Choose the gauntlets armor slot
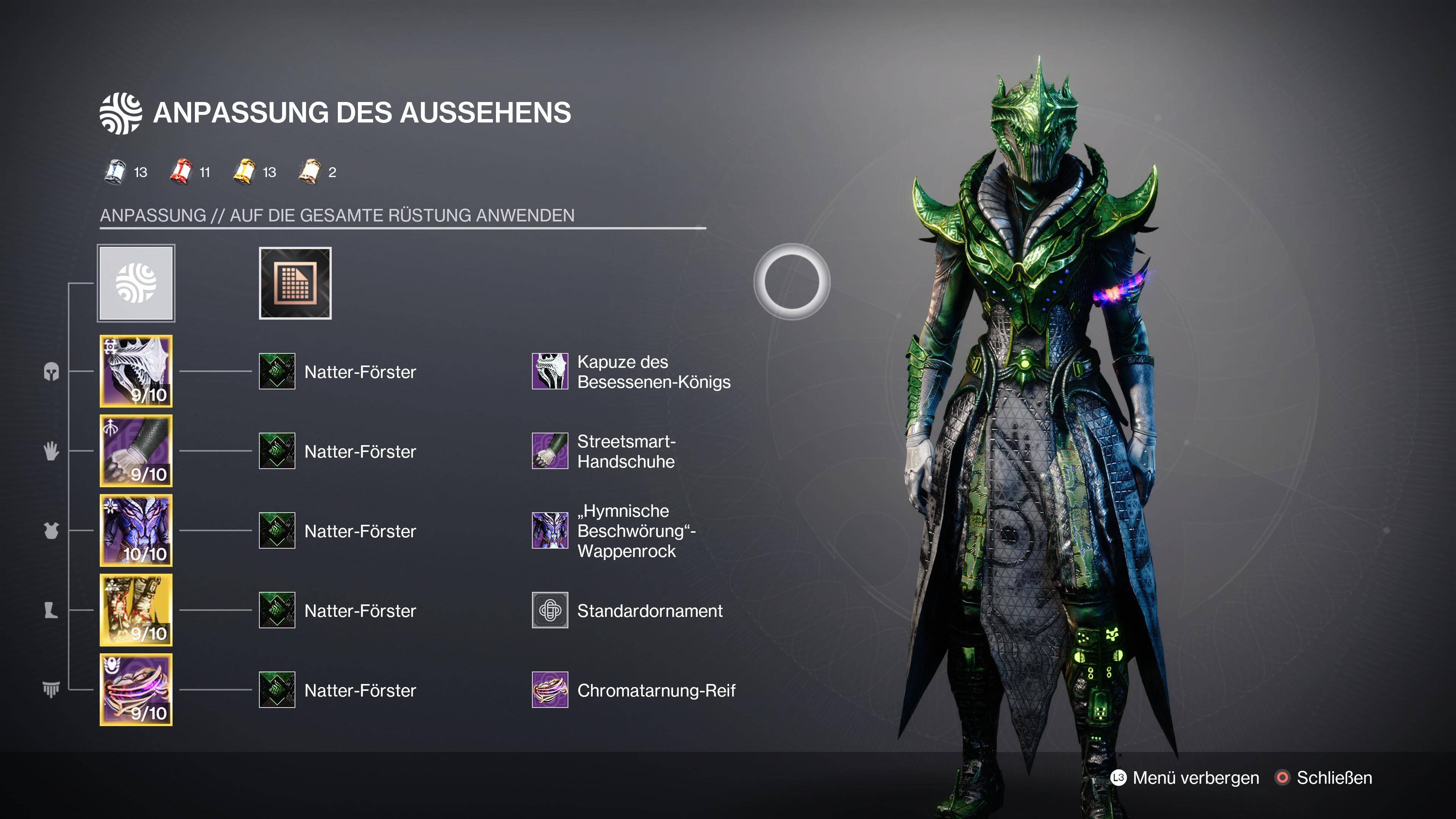 click(x=136, y=451)
